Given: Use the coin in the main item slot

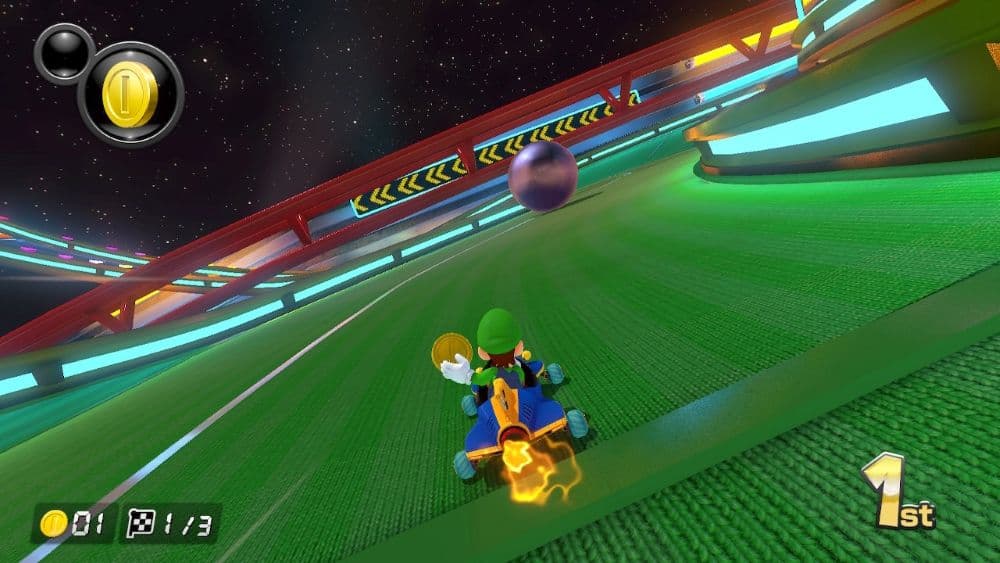Looking at the screenshot, I should pyautogui.click(x=130, y=94).
